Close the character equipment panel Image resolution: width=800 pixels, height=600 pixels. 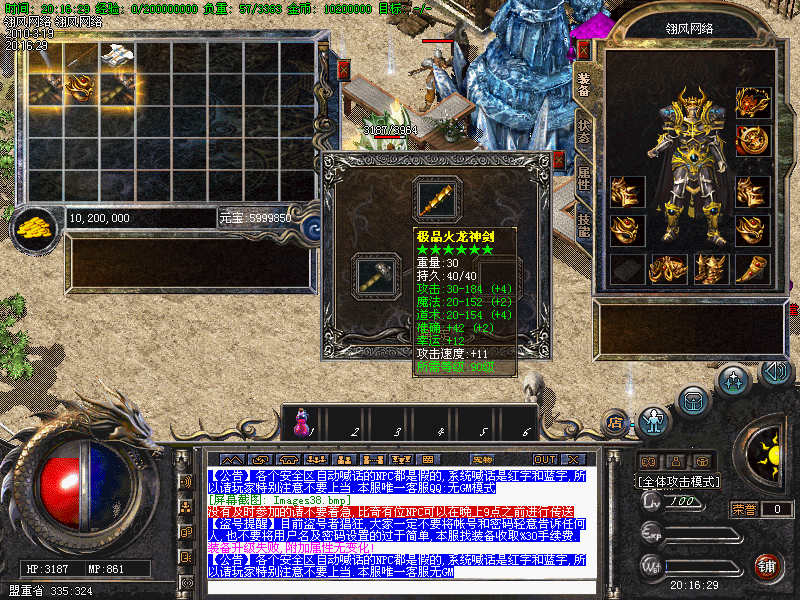tap(584, 50)
